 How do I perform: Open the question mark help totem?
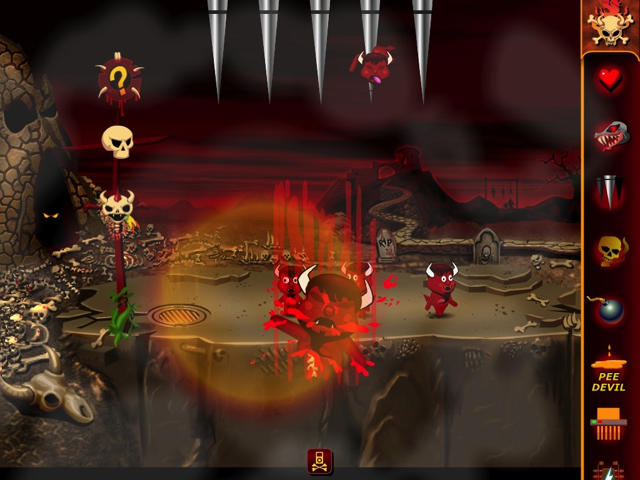pos(119,78)
